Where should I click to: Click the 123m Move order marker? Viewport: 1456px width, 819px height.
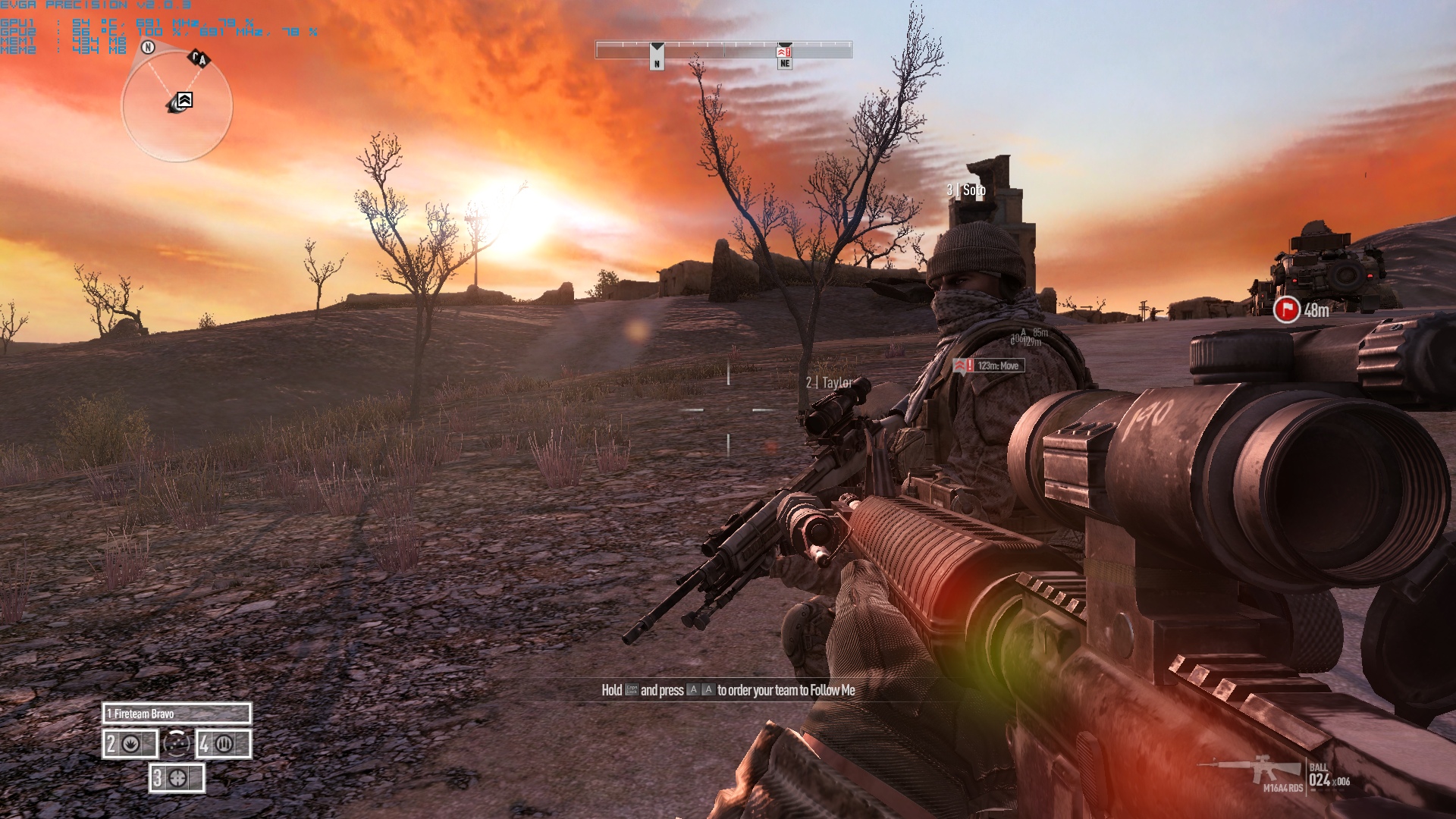(x=989, y=366)
